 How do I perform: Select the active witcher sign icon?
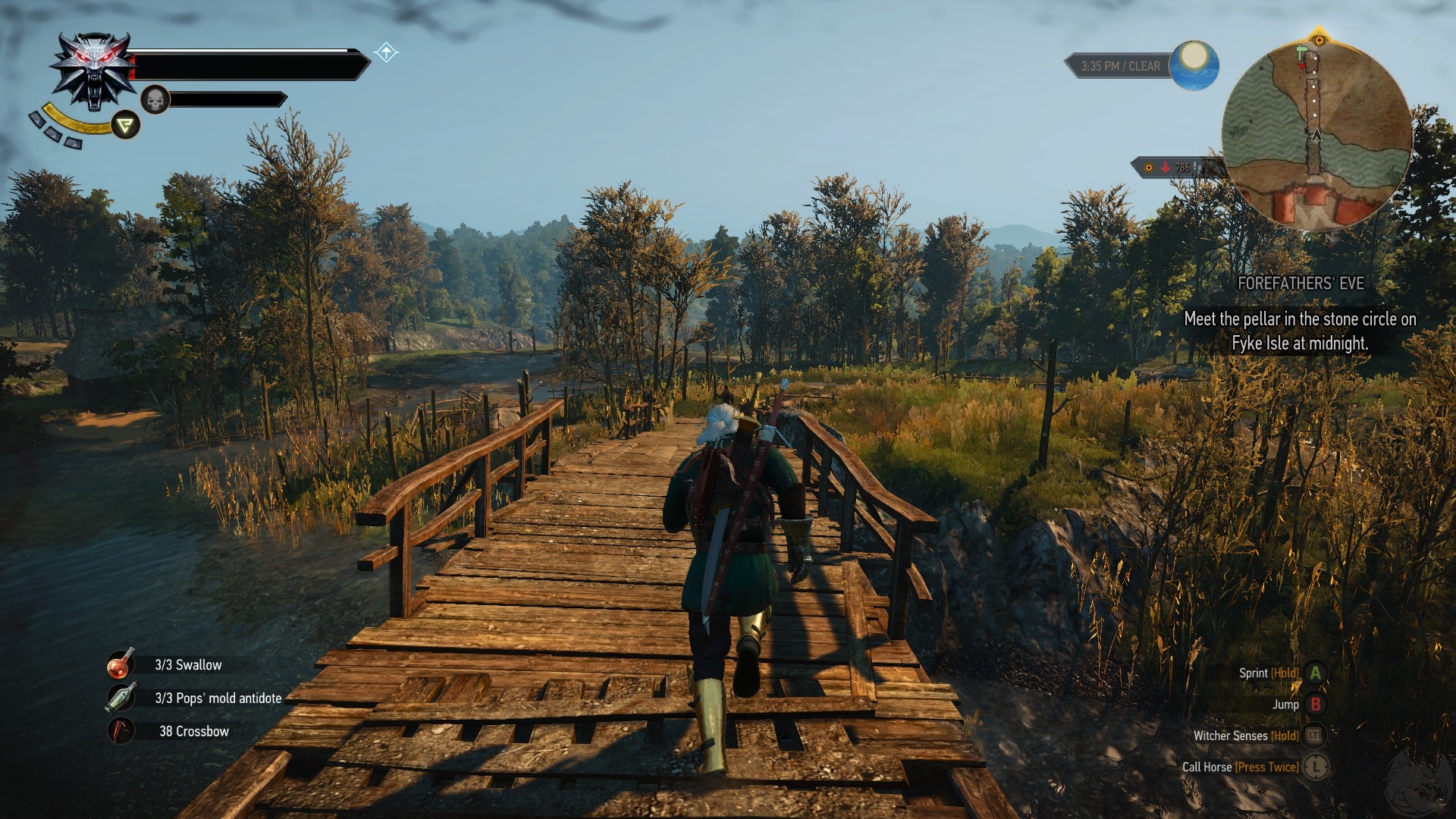click(x=126, y=125)
